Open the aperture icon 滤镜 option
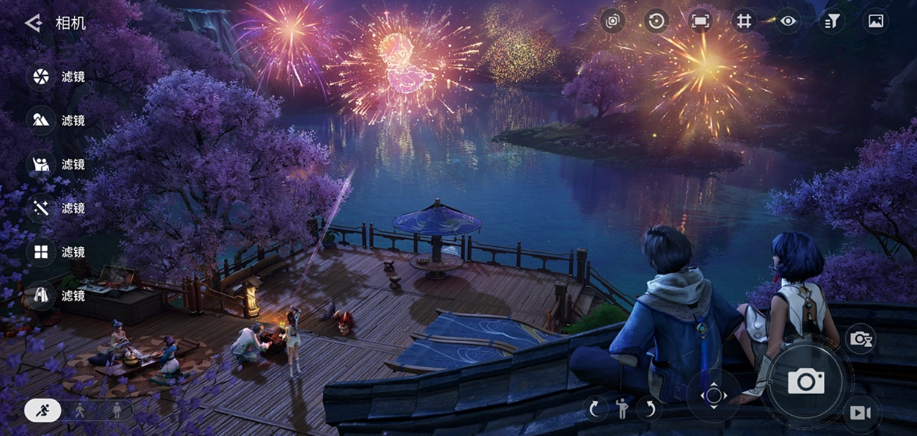This screenshot has height=436, width=917. (41, 77)
